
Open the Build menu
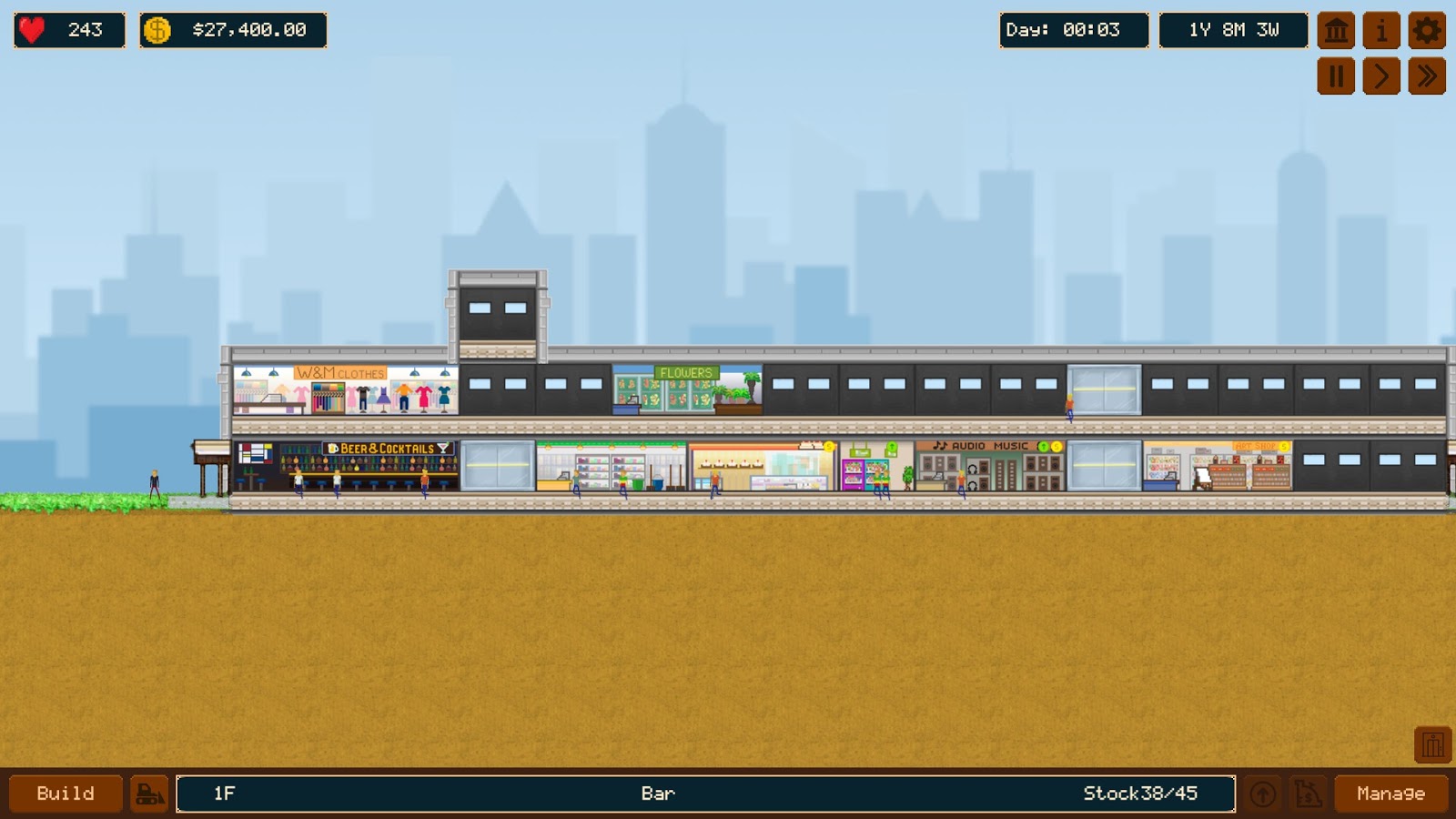tap(64, 793)
